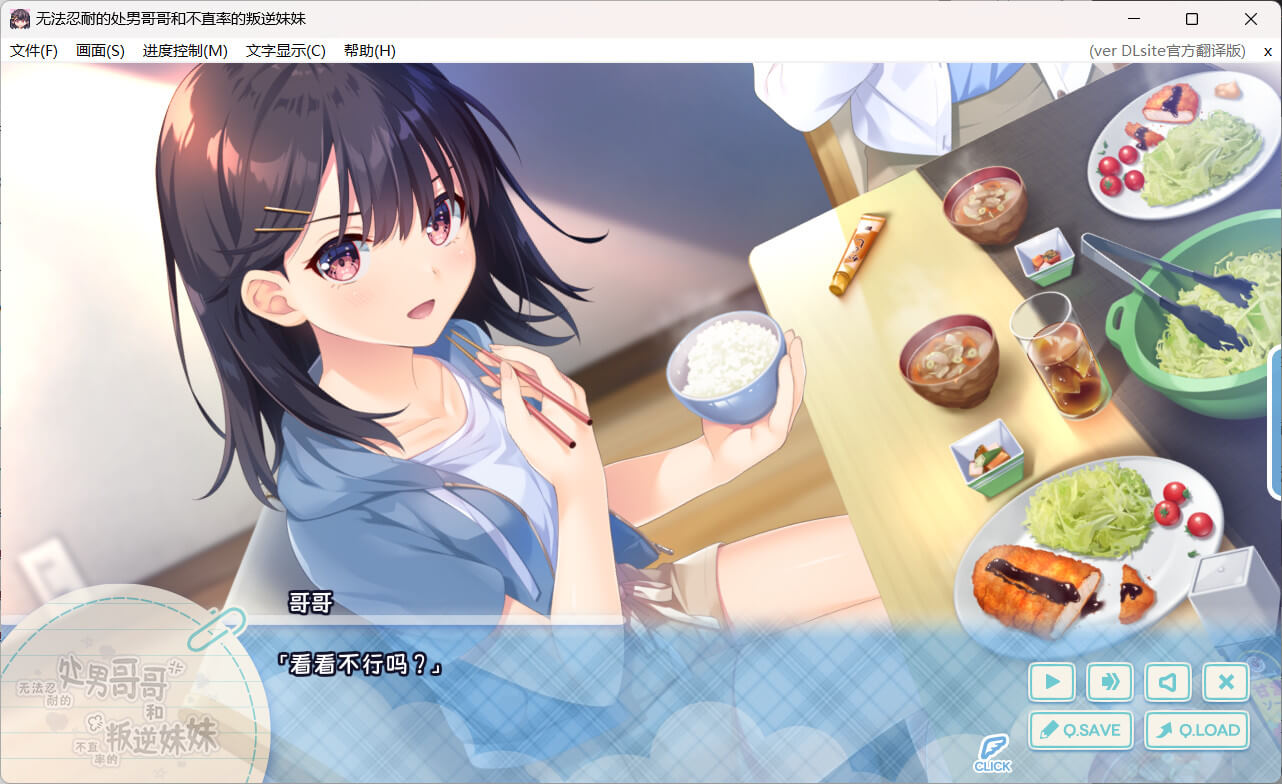Replay voice with the speaker button
The image size is (1282, 784).
(x=1168, y=682)
